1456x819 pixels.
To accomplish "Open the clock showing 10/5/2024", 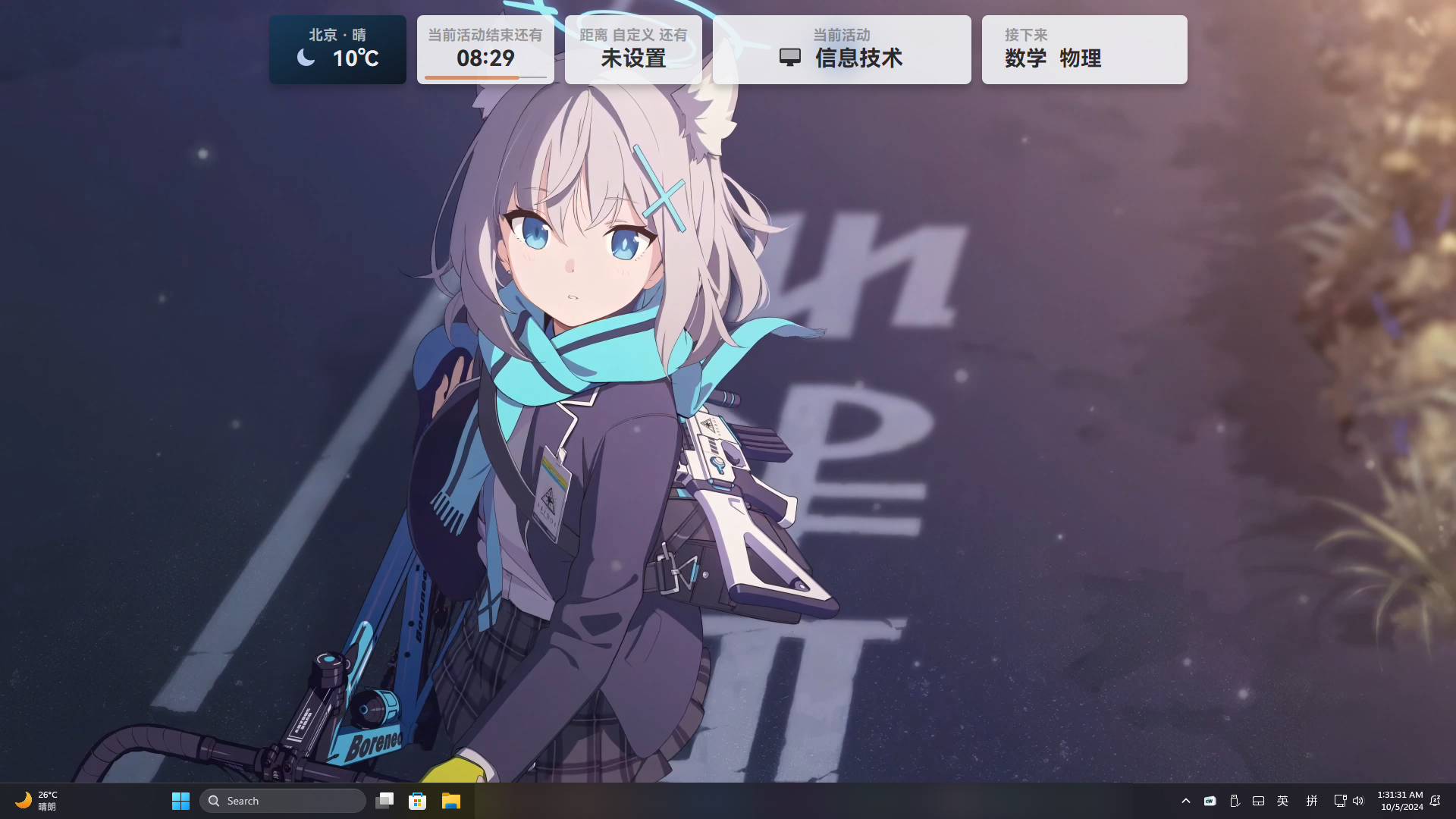I will (x=1399, y=800).
